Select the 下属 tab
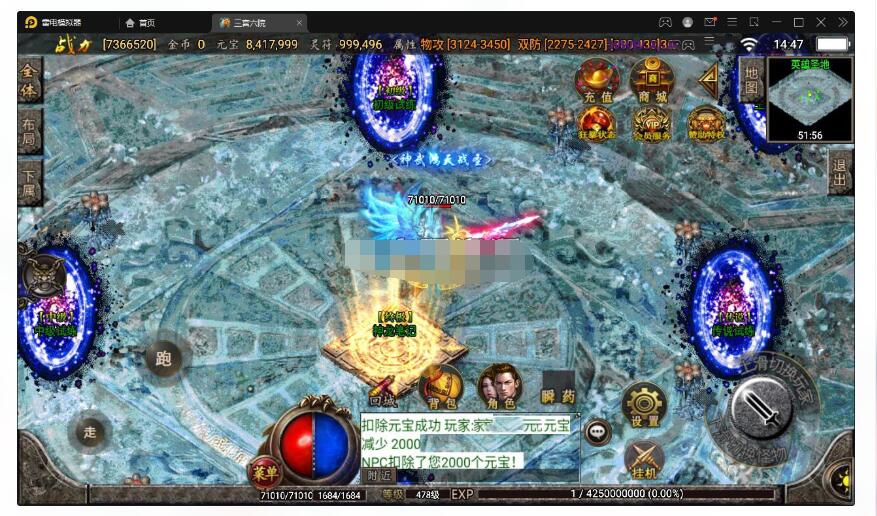877x516 pixels. point(30,182)
